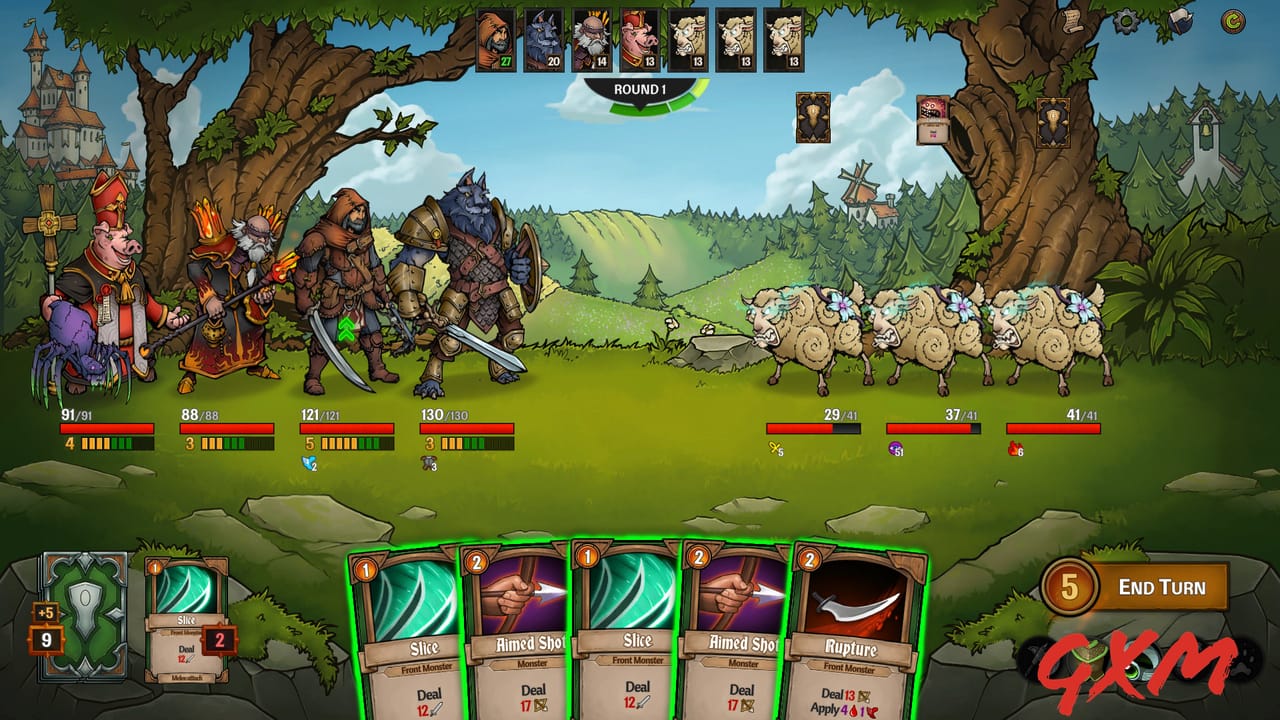Click the white surrender flag icon

pyautogui.click(x=1180, y=21)
